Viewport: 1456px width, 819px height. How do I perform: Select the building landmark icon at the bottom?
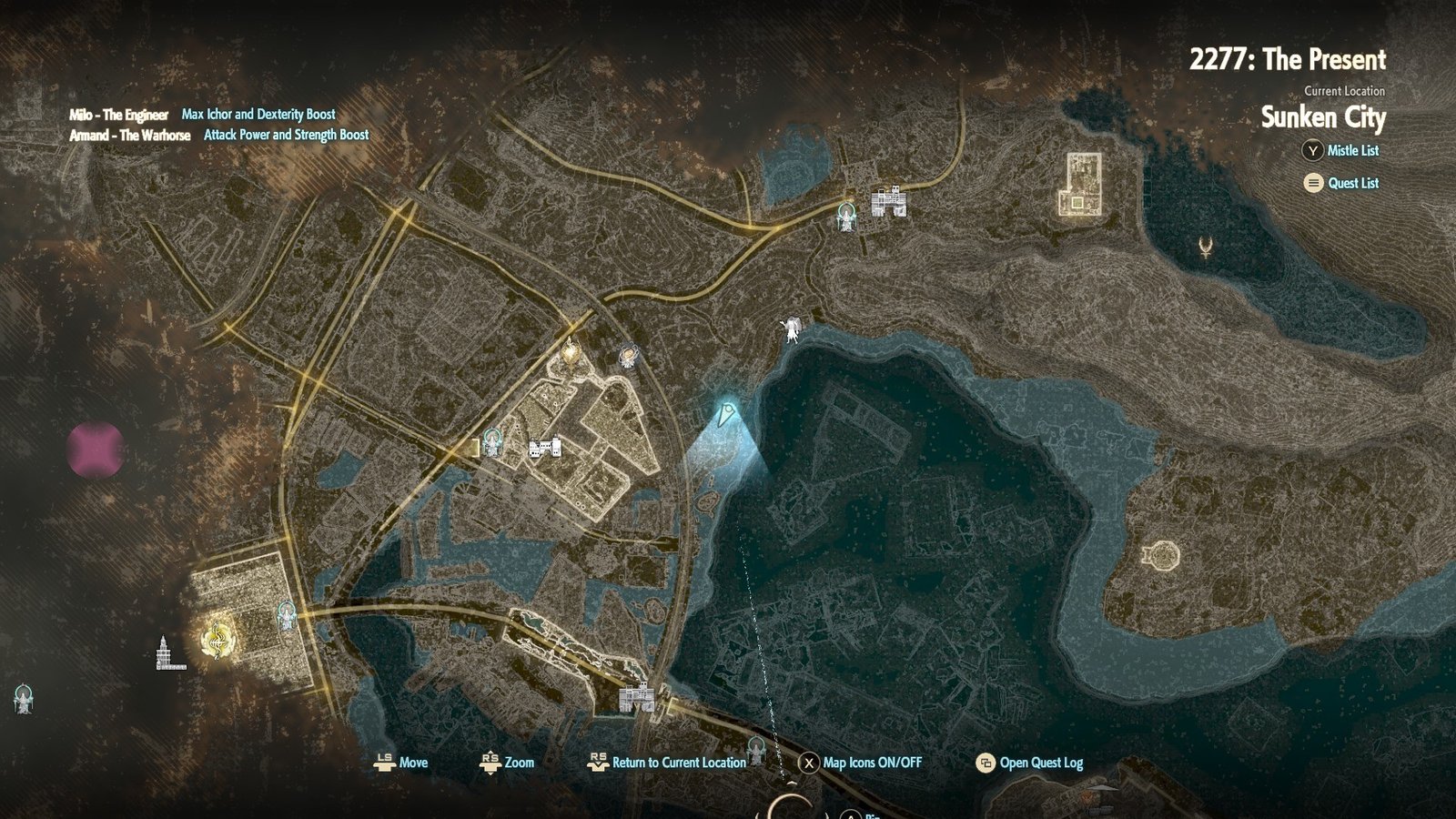(635, 696)
